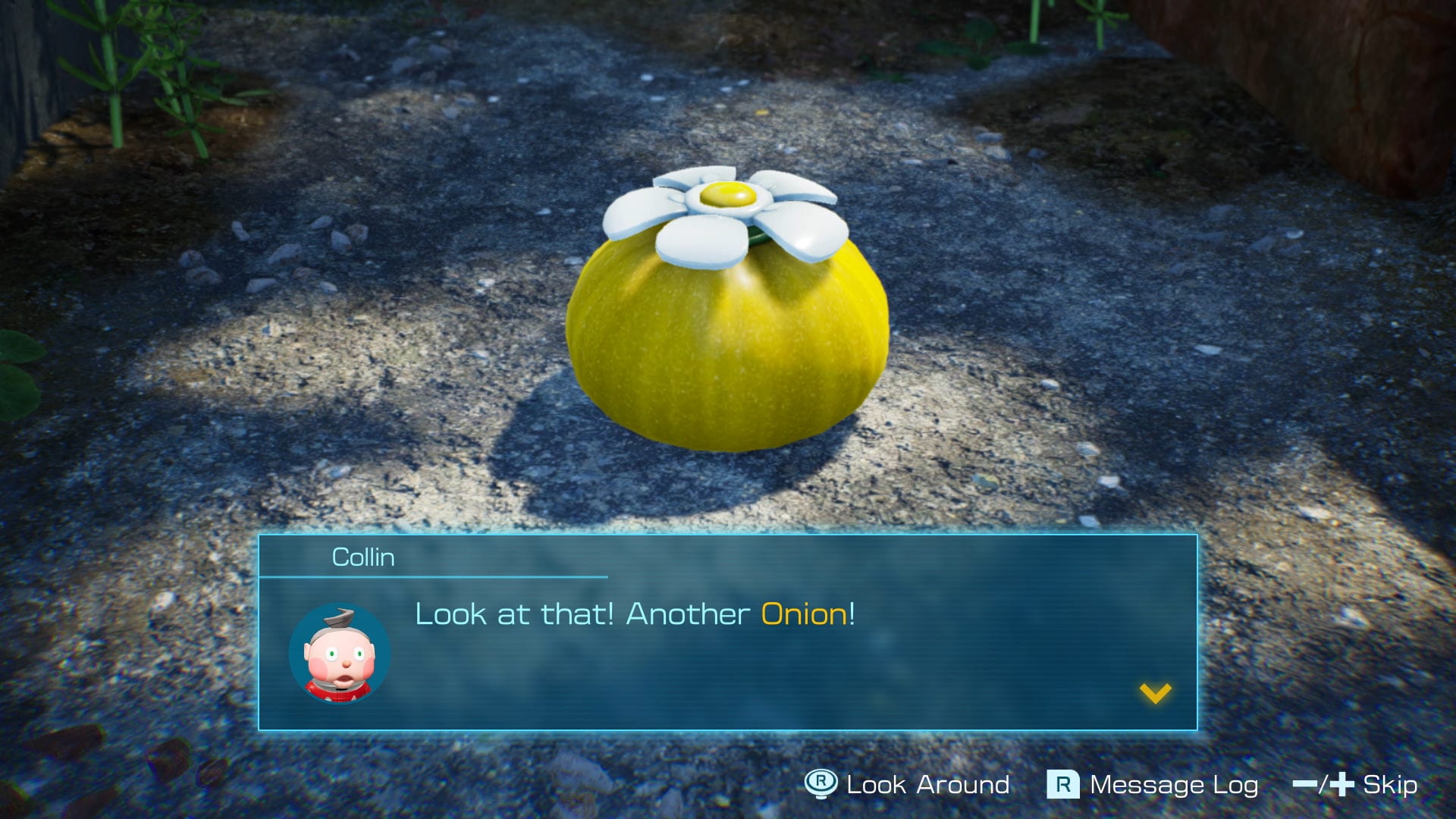Select the "Look at that! Another Onion!" dialogue text
The image size is (1456, 819).
[635, 613]
